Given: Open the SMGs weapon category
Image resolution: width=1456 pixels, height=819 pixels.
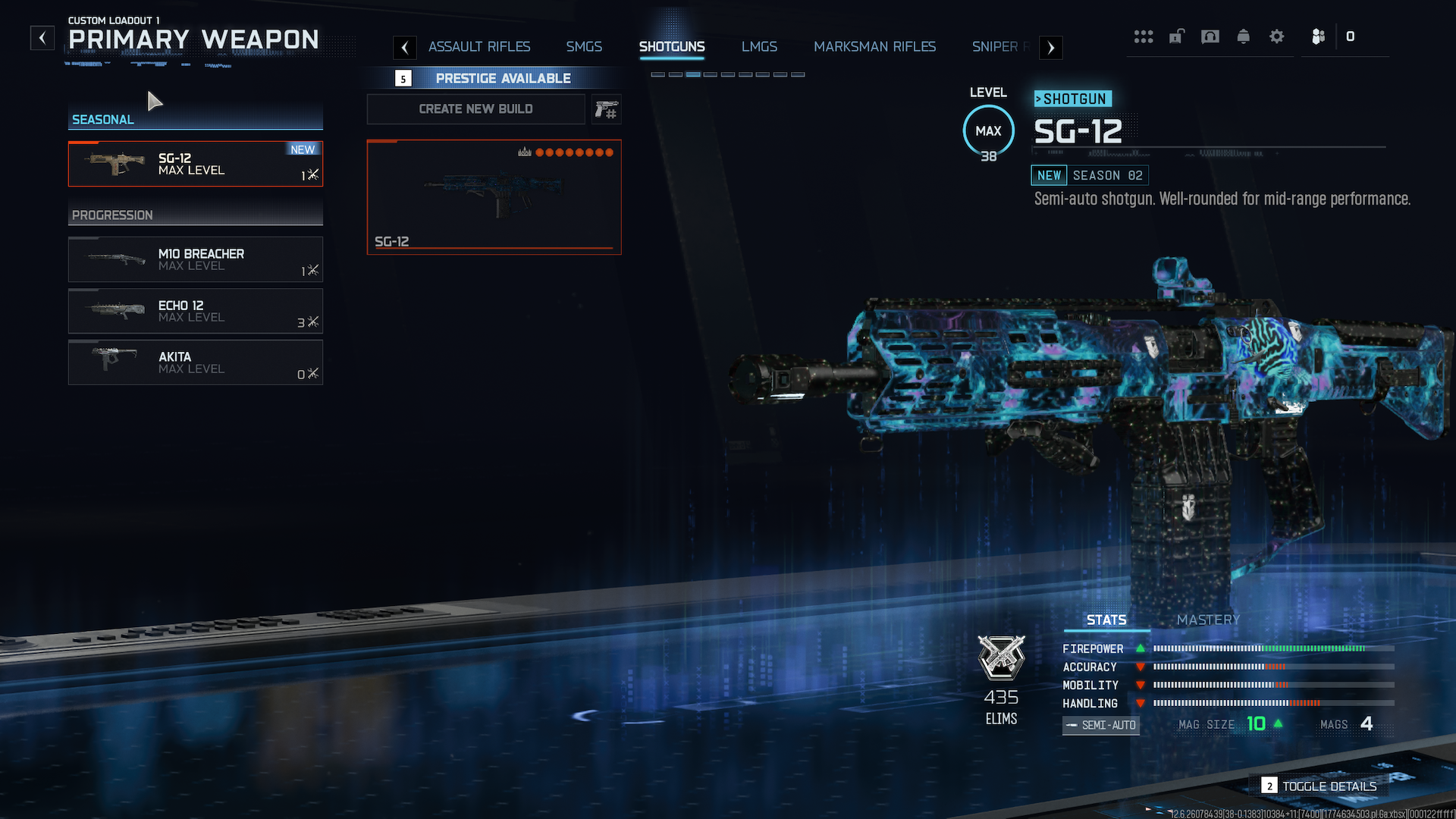Looking at the screenshot, I should coord(584,47).
